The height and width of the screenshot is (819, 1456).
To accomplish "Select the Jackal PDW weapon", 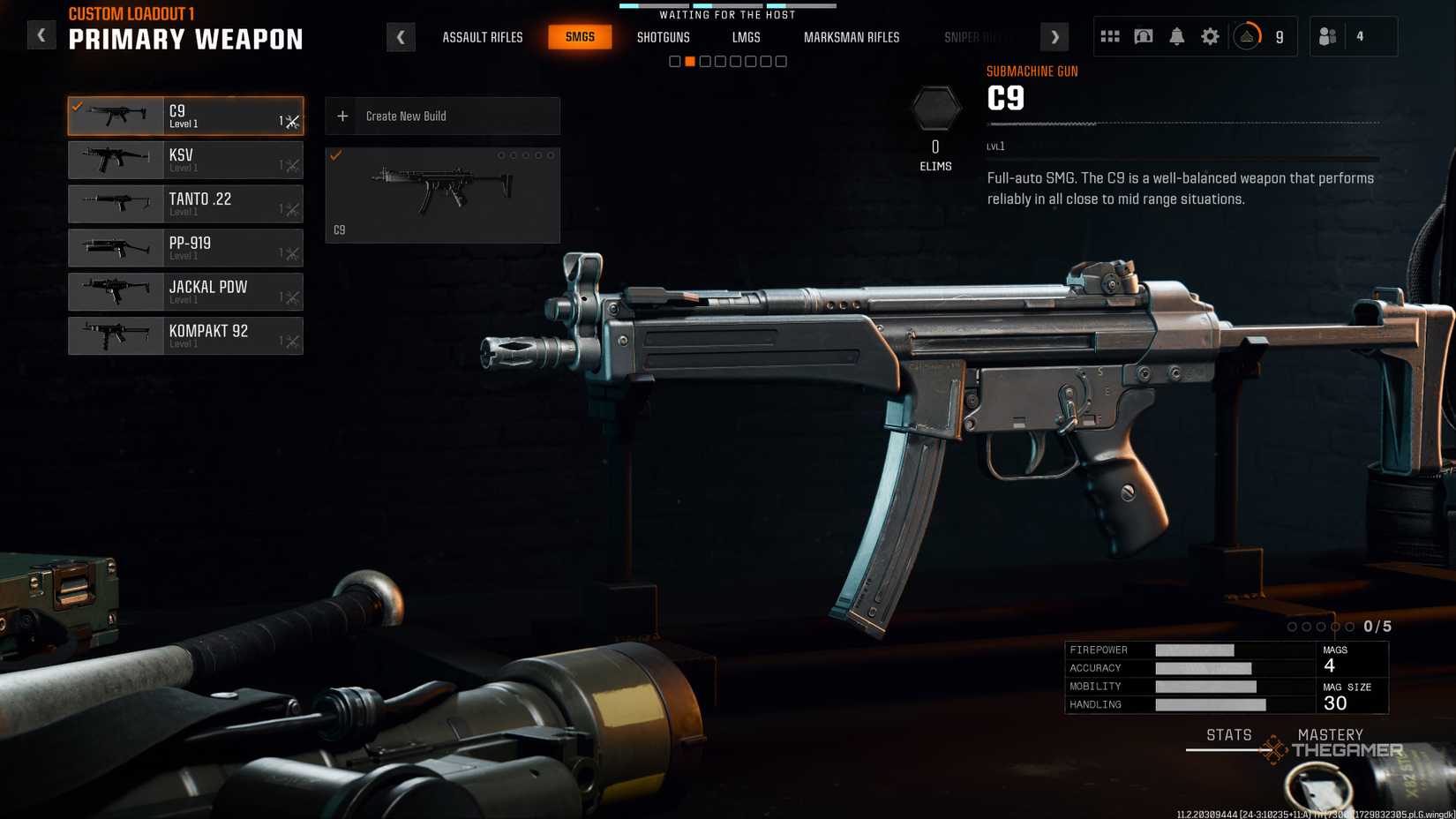I will pos(185,292).
